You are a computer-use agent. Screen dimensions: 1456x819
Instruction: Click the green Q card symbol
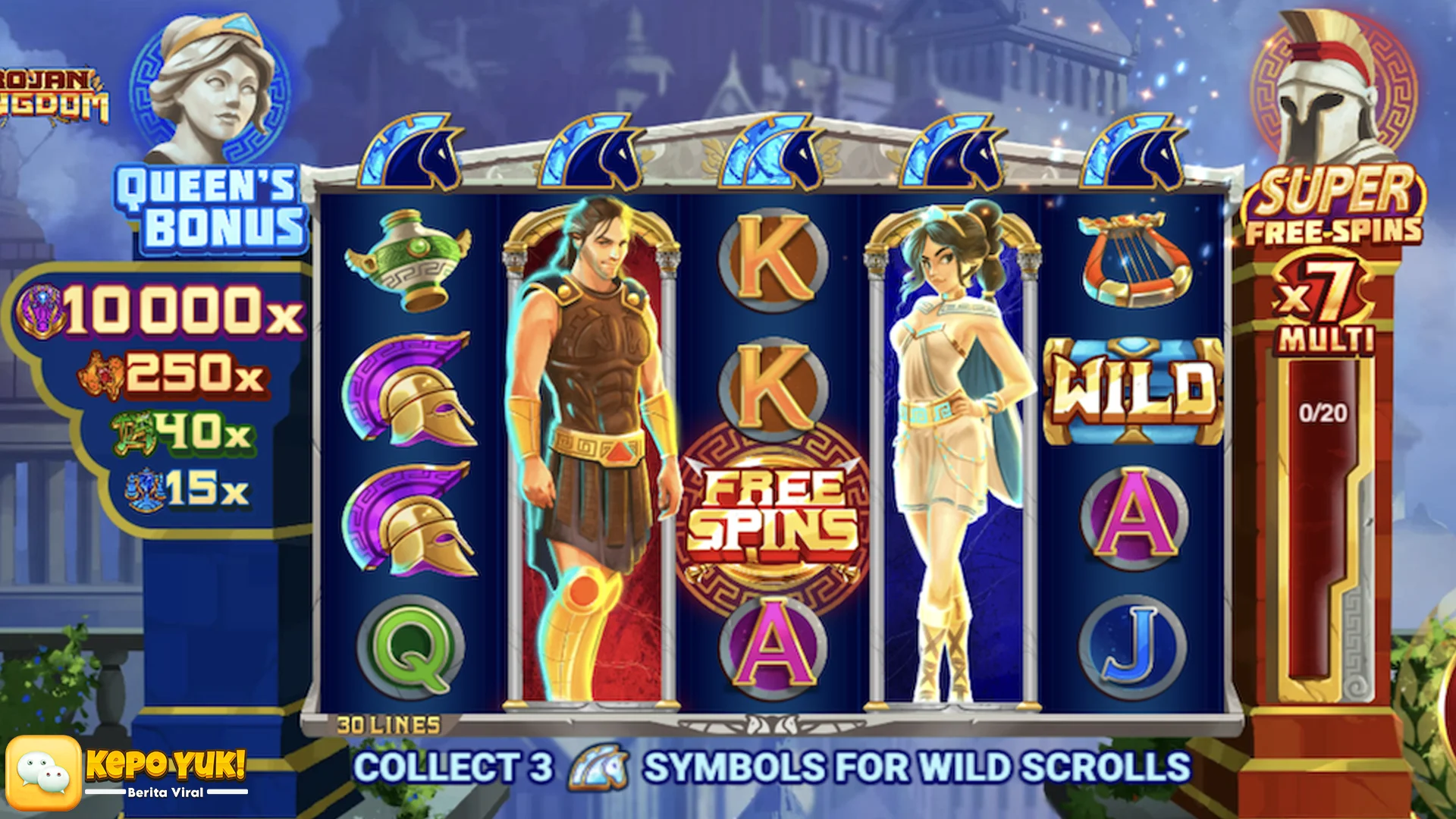point(410,647)
